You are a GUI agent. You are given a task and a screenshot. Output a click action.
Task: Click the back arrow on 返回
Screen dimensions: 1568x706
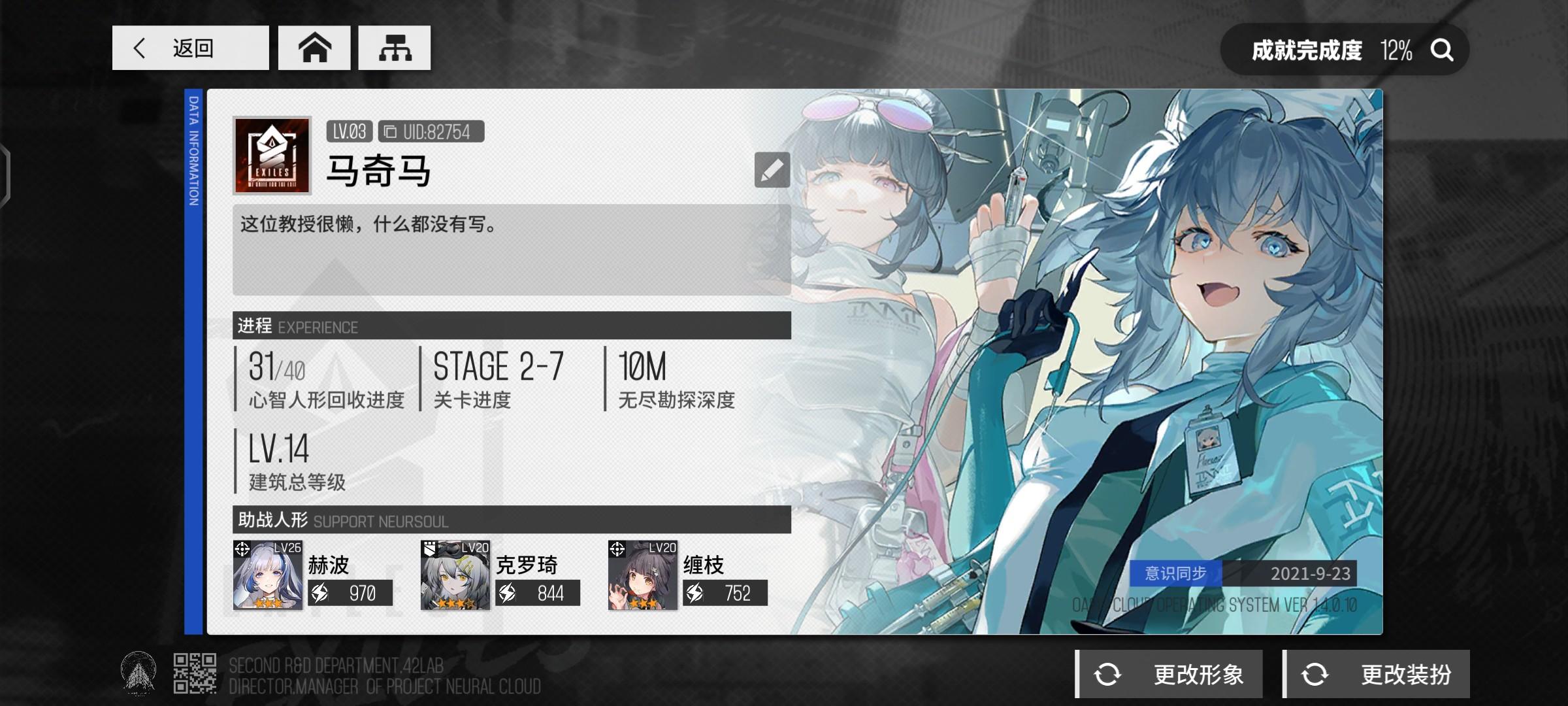[140, 48]
